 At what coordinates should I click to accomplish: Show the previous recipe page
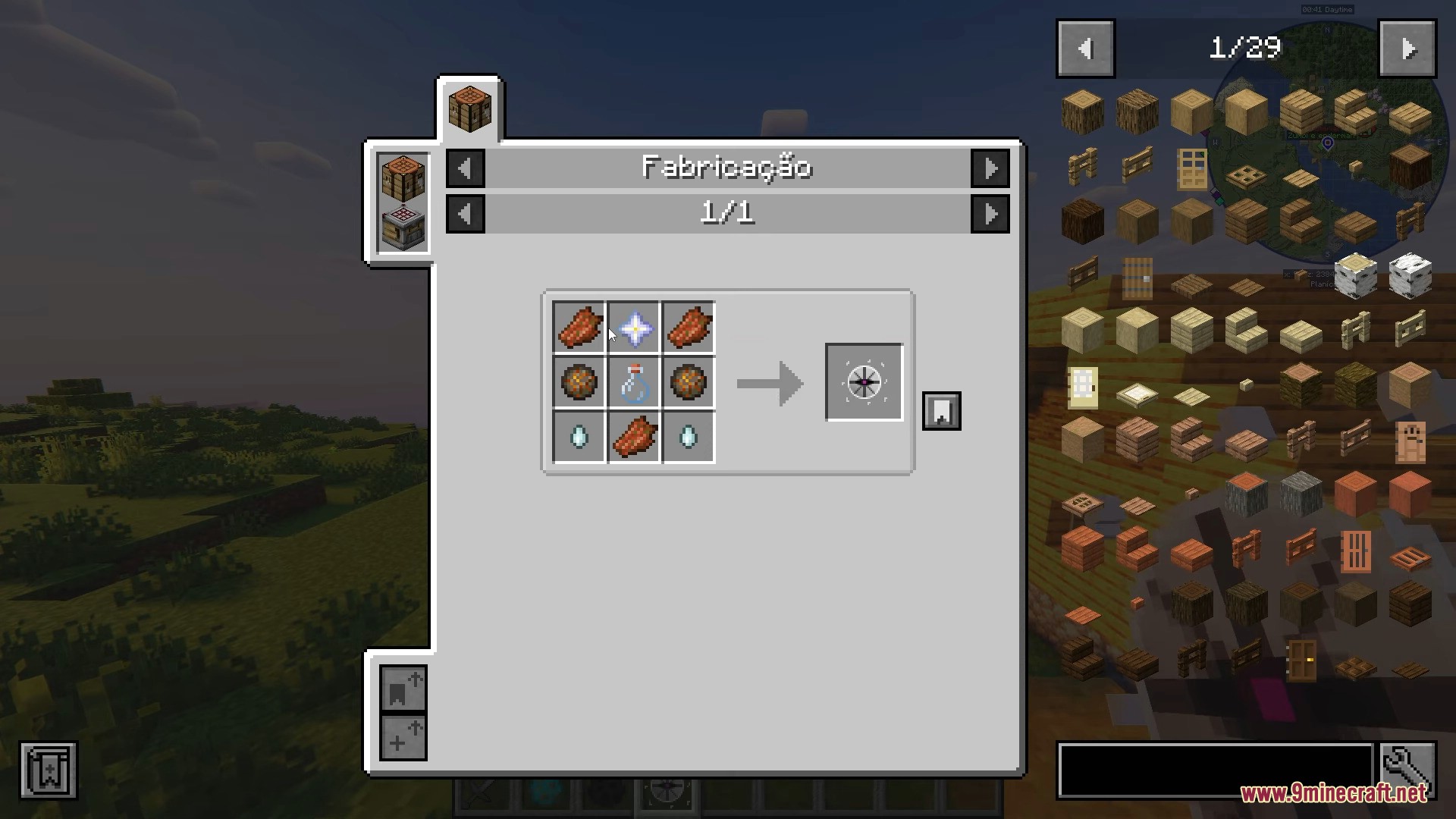(x=465, y=214)
